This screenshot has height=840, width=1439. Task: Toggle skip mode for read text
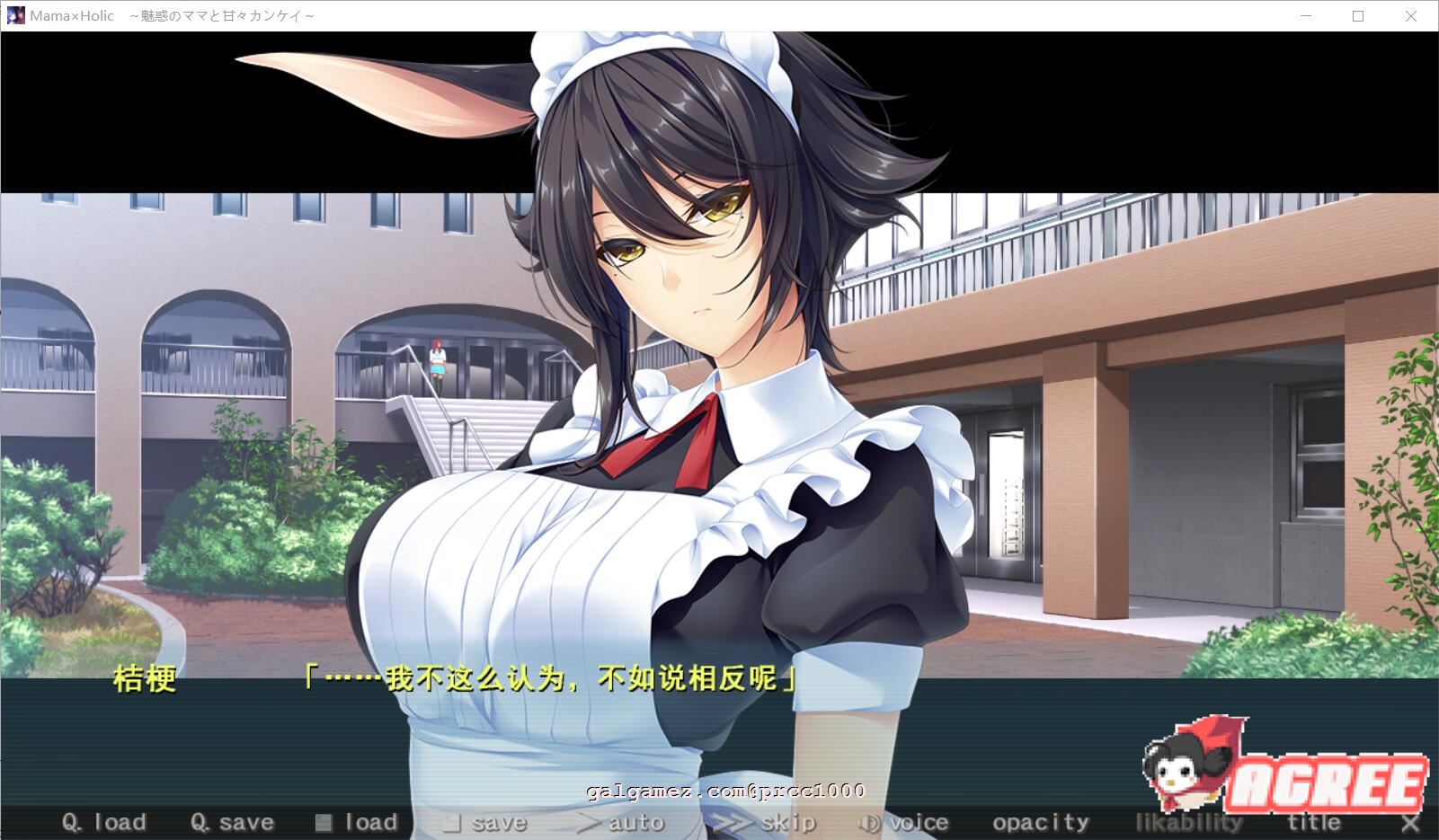point(784,821)
